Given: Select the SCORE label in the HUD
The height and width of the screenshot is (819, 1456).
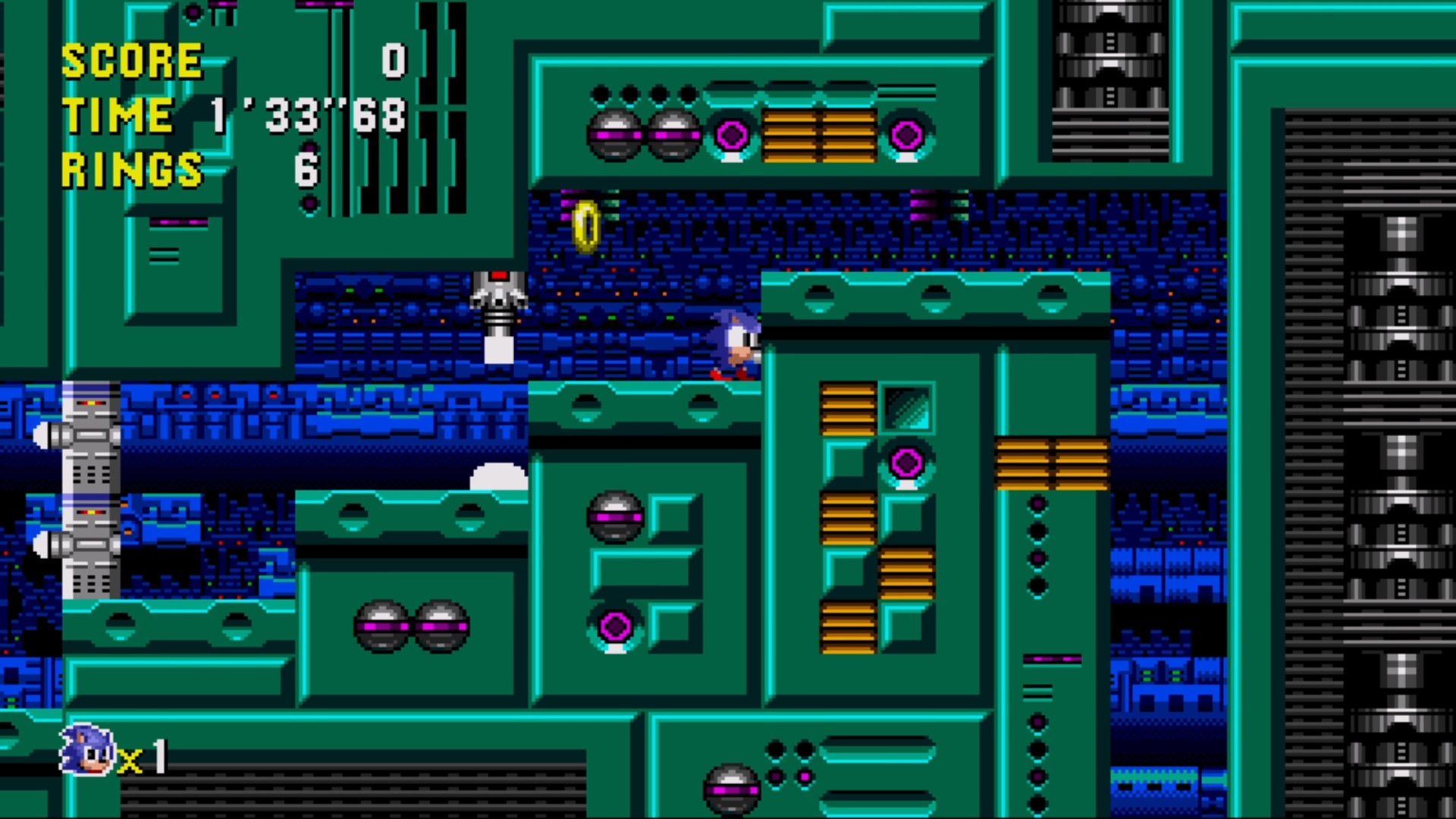Looking at the screenshot, I should 133,59.
